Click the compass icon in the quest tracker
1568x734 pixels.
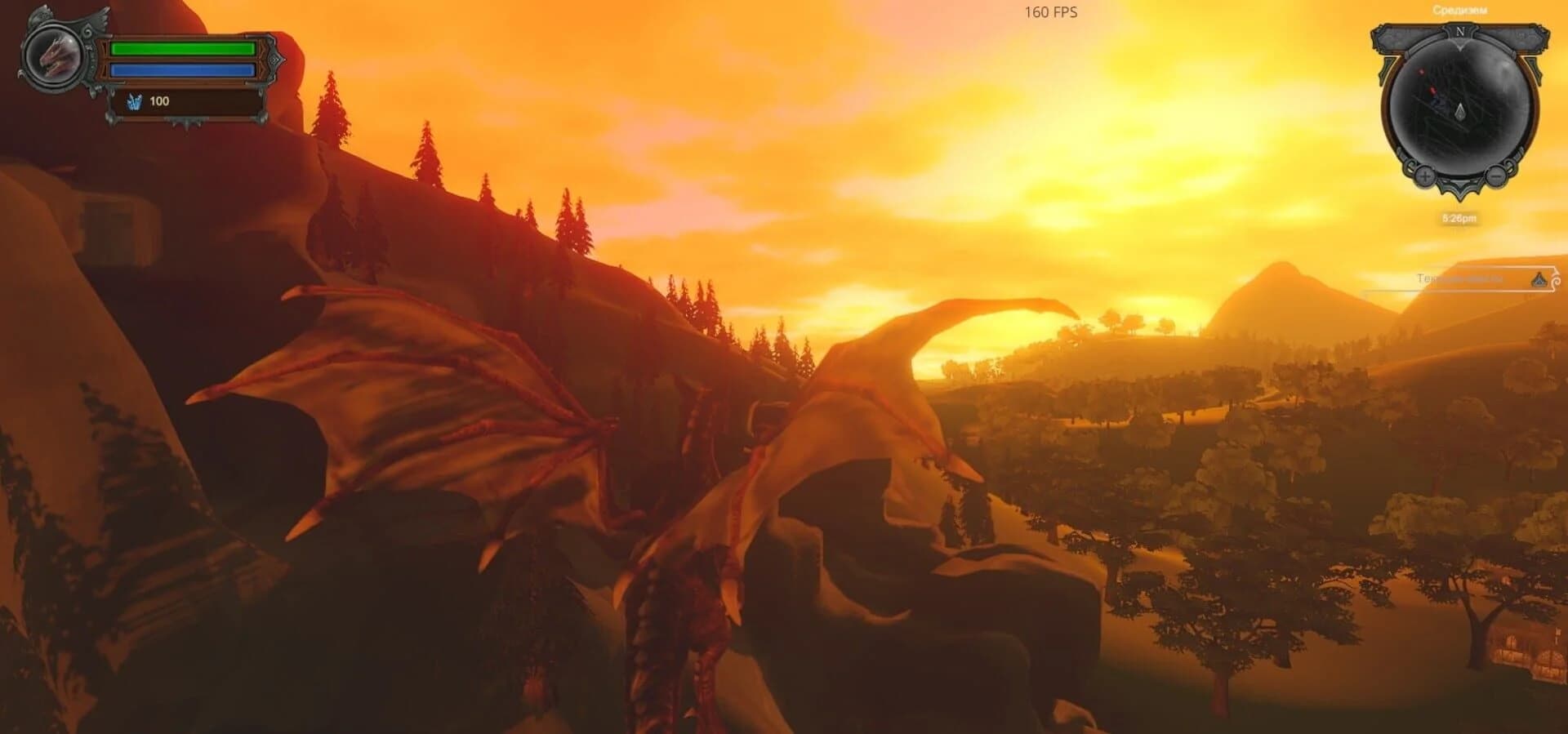point(1538,280)
